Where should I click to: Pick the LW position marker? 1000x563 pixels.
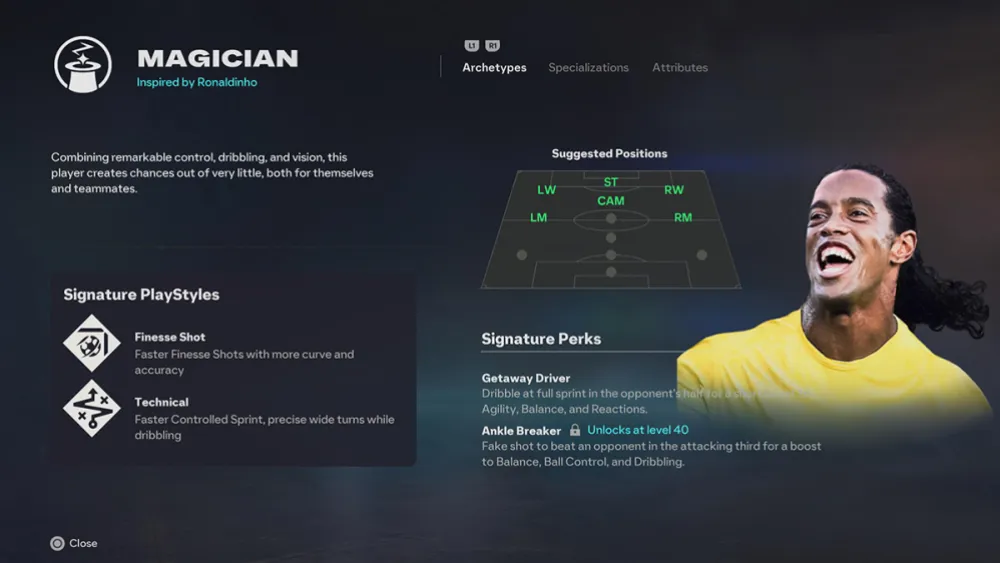tap(547, 190)
